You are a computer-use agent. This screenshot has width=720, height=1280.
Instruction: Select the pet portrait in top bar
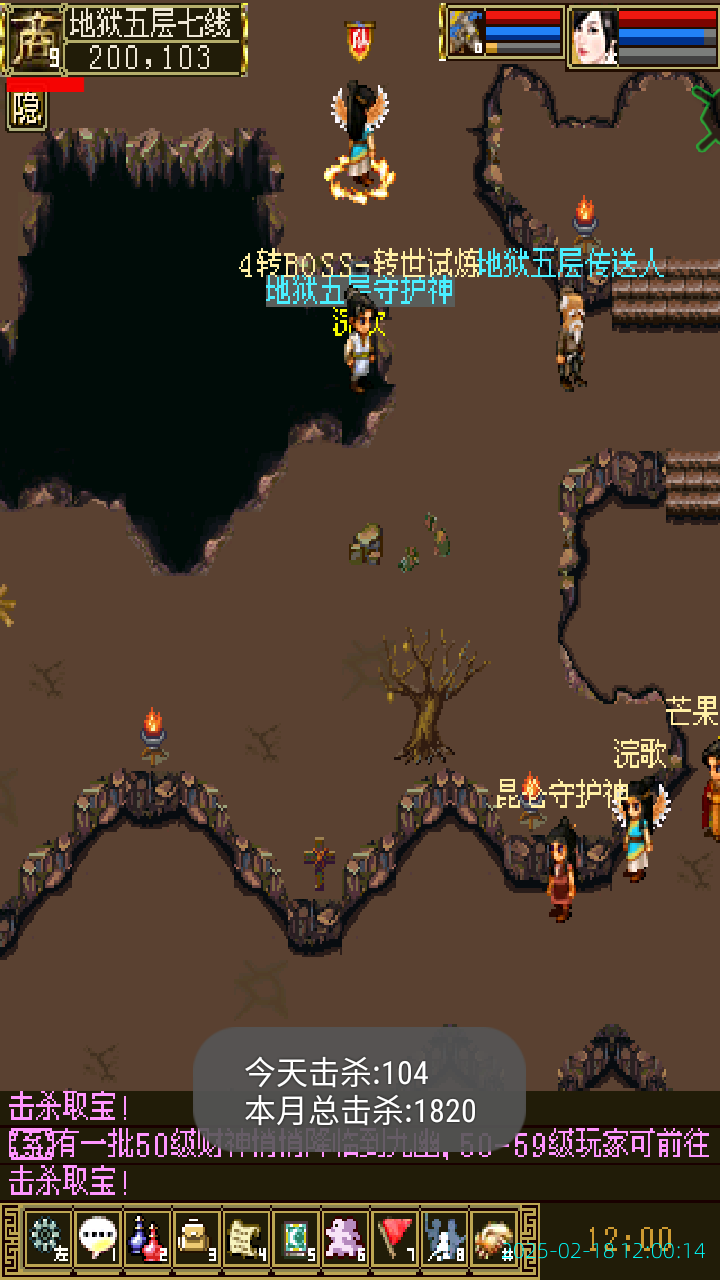(466, 35)
